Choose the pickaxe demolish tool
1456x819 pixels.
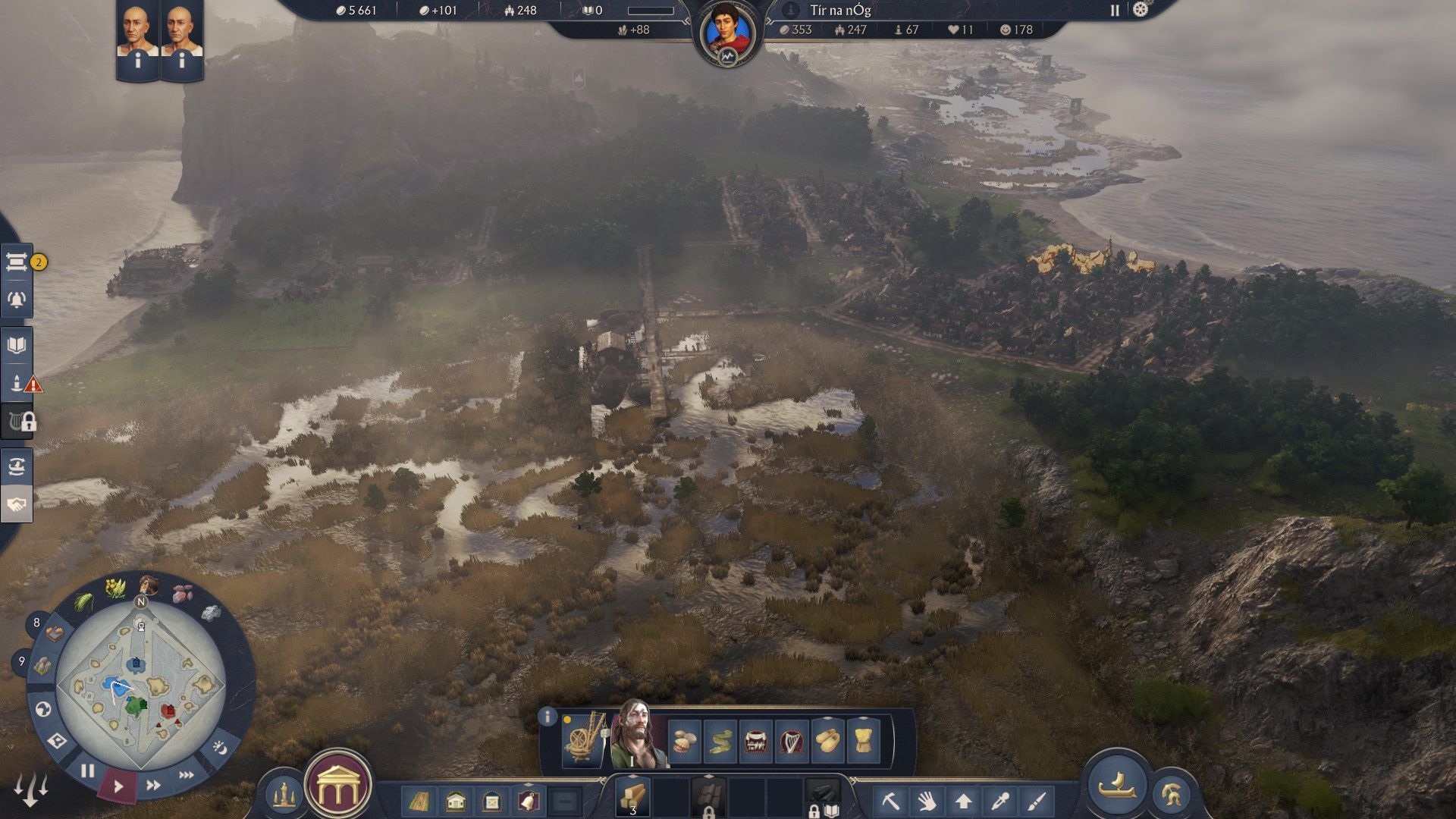890,801
